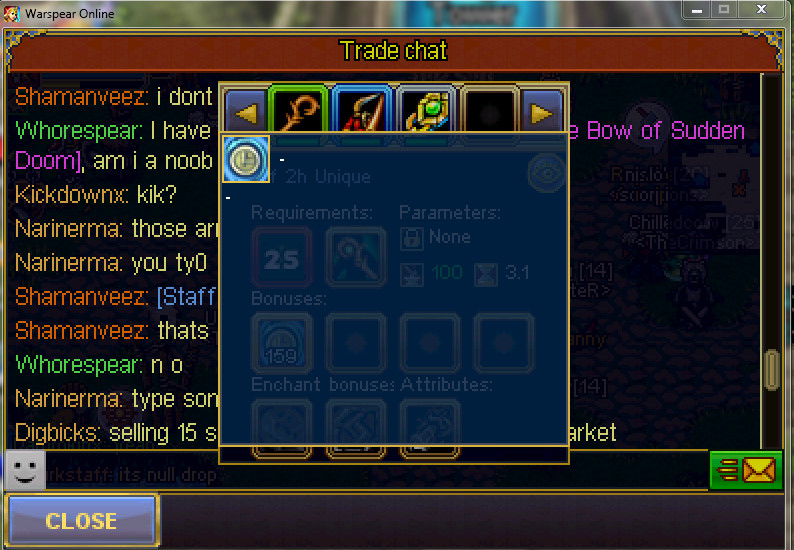Select the 159 bonus icon
Image resolution: width=794 pixels, height=550 pixels.
281,342
